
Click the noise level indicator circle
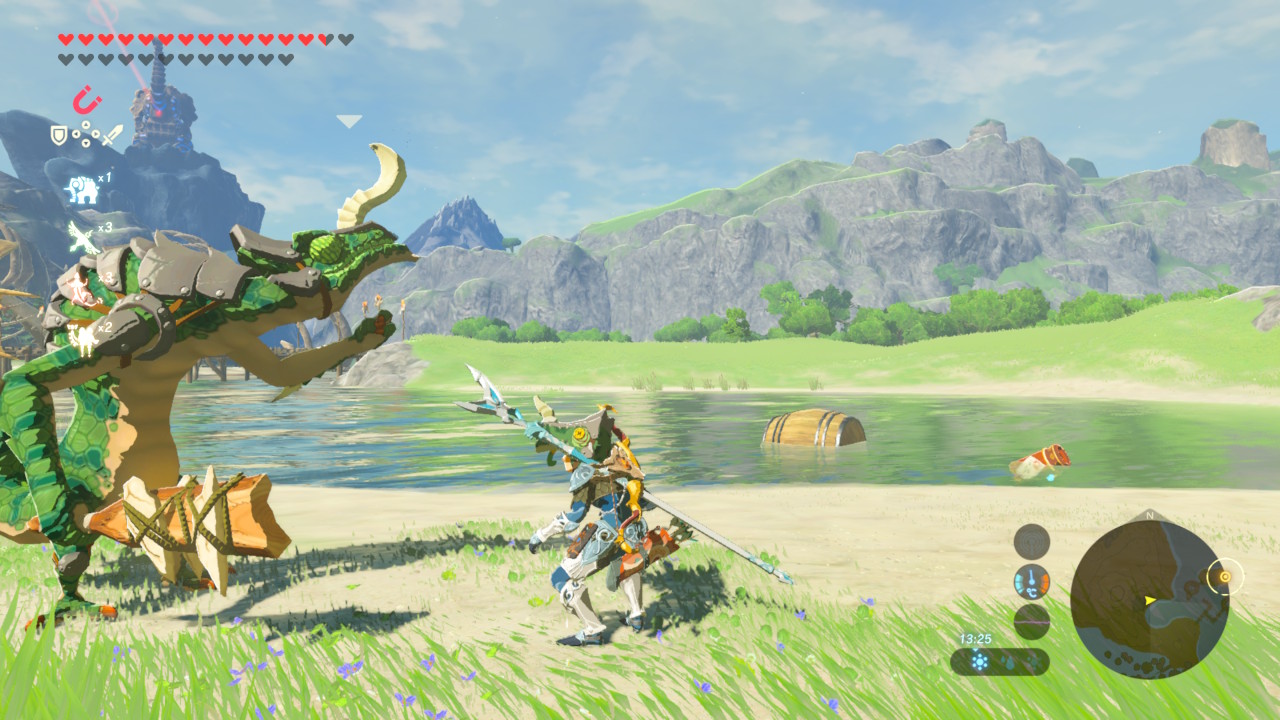point(1031,622)
